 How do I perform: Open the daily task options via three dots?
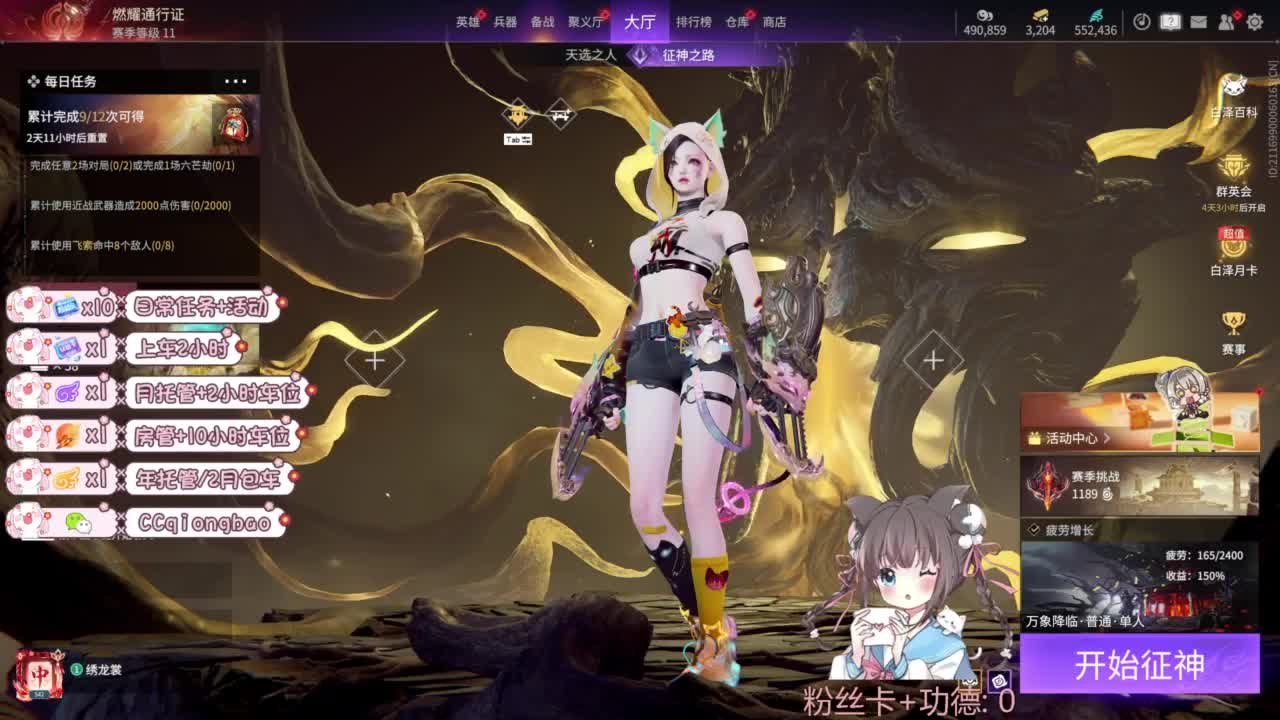(236, 80)
